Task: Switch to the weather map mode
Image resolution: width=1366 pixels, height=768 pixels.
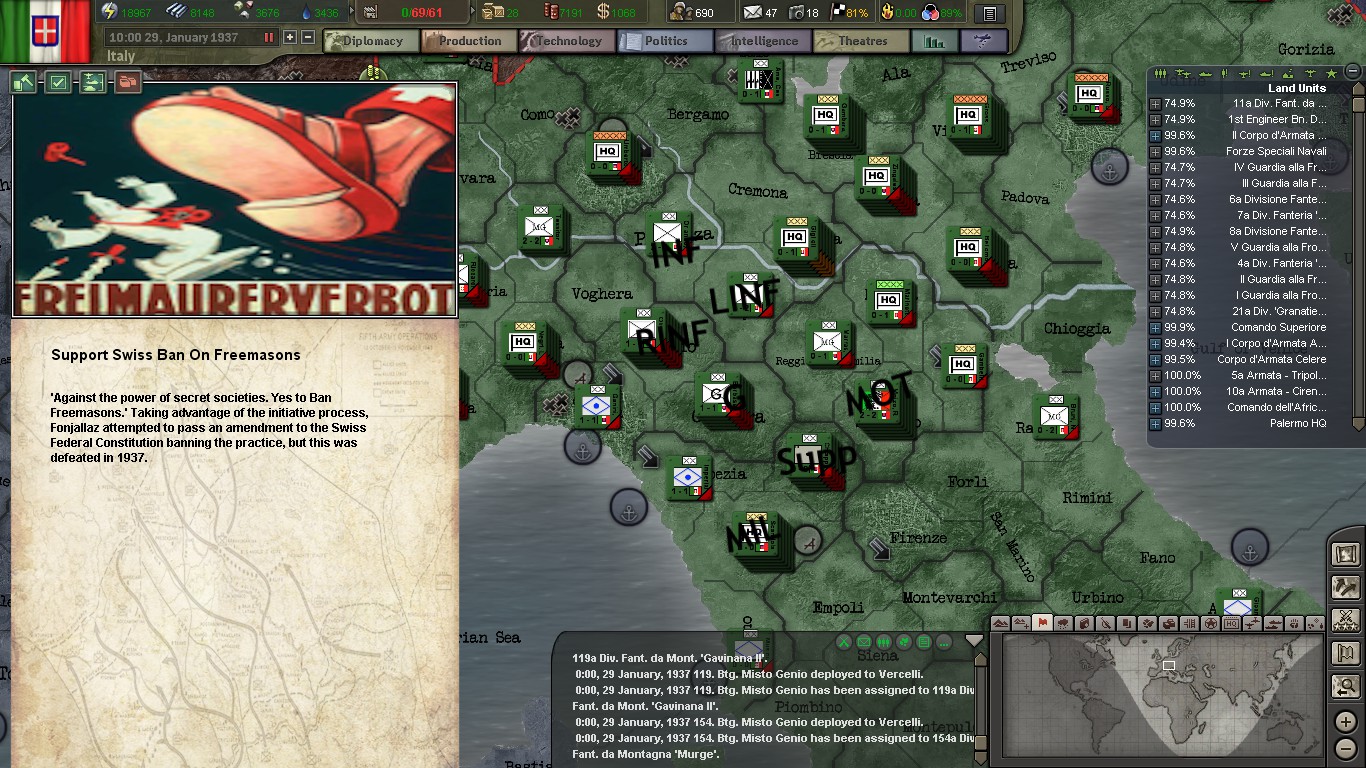Action: (1063, 622)
